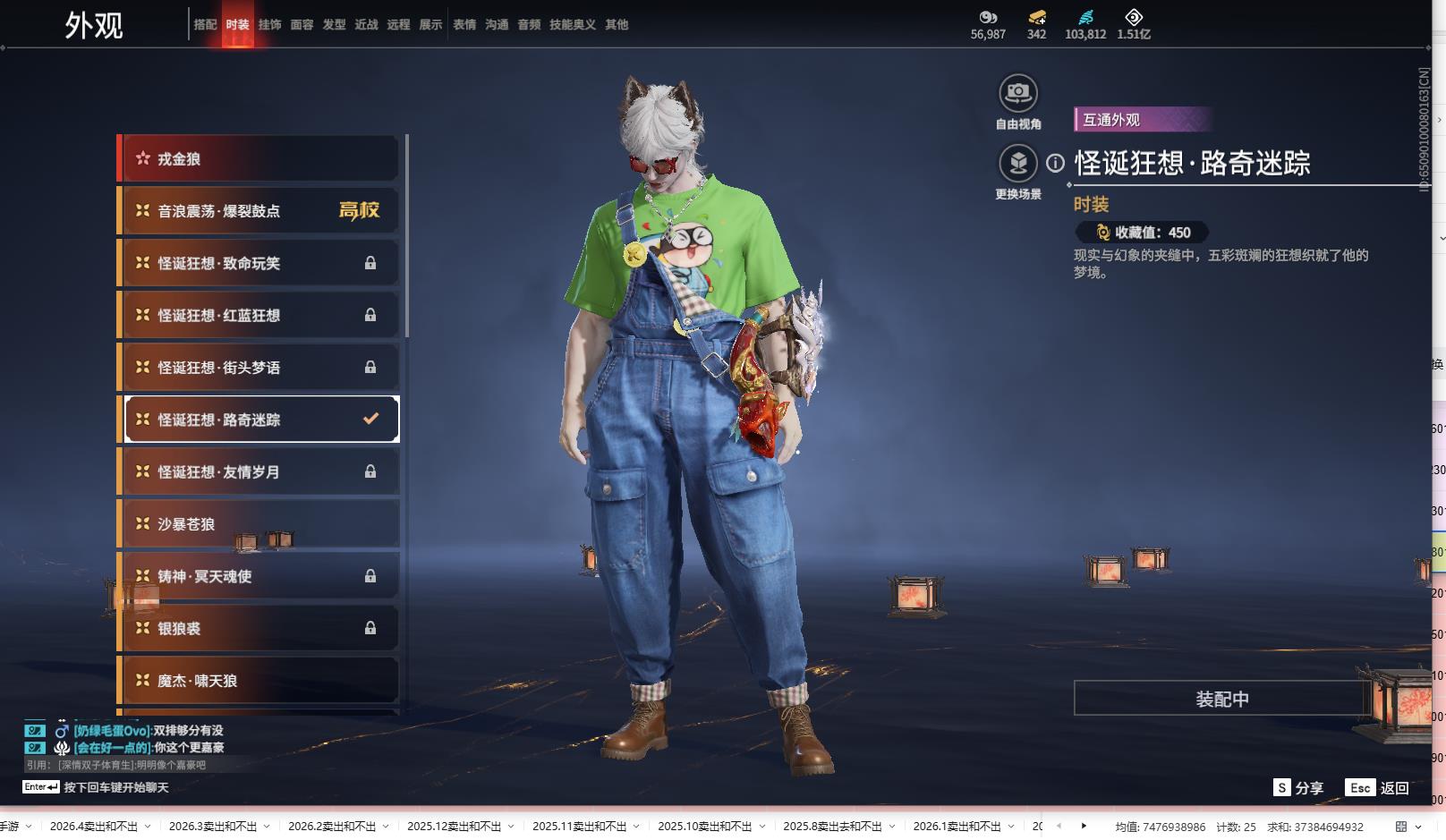The image size is (1446, 840).
Task: Pick the 怪诞狂想·红蓝狂想 outfit row
Action: pos(259,316)
